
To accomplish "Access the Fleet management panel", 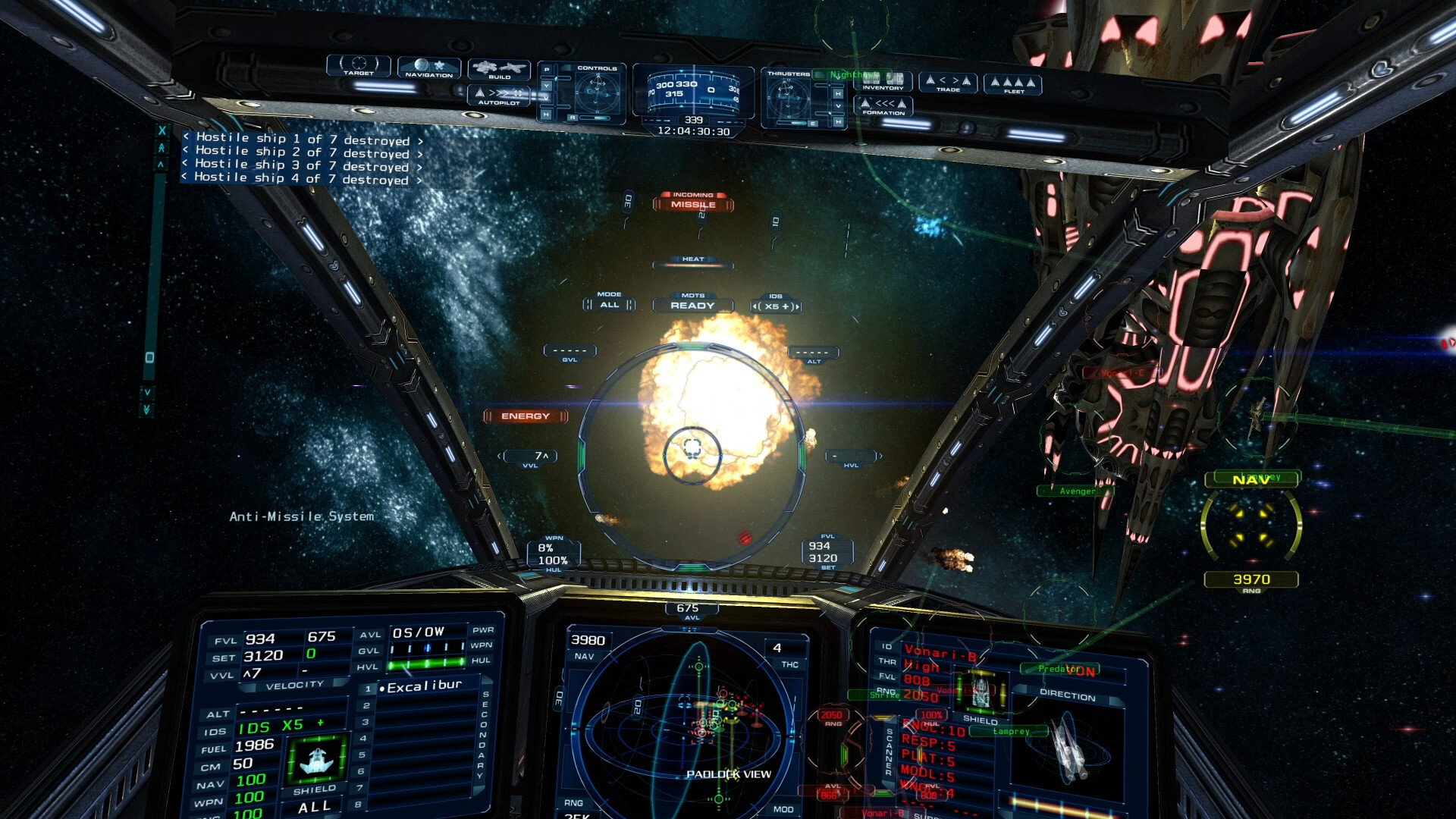I will point(1015,84).
